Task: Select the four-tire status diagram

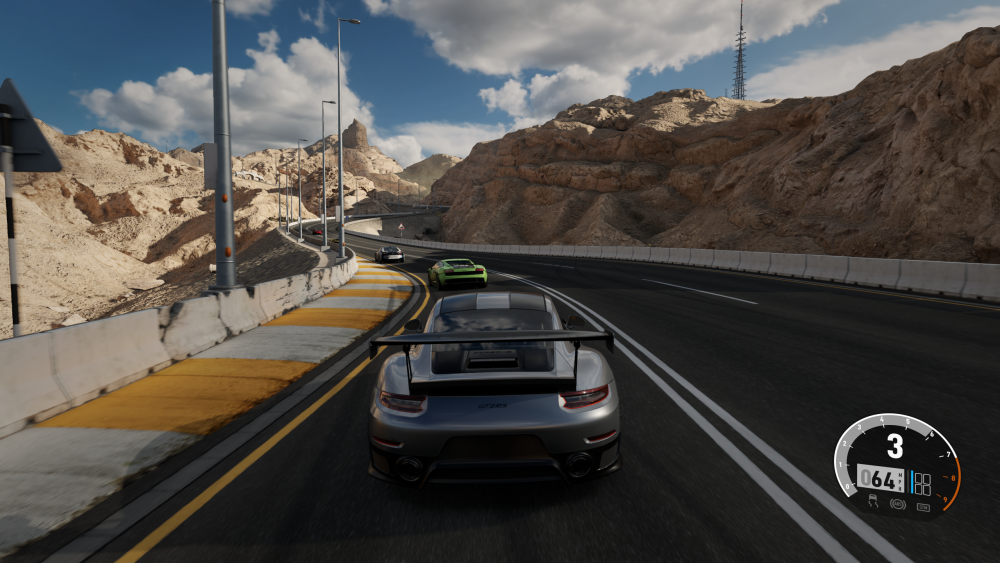Action: (x=922, y=484)
